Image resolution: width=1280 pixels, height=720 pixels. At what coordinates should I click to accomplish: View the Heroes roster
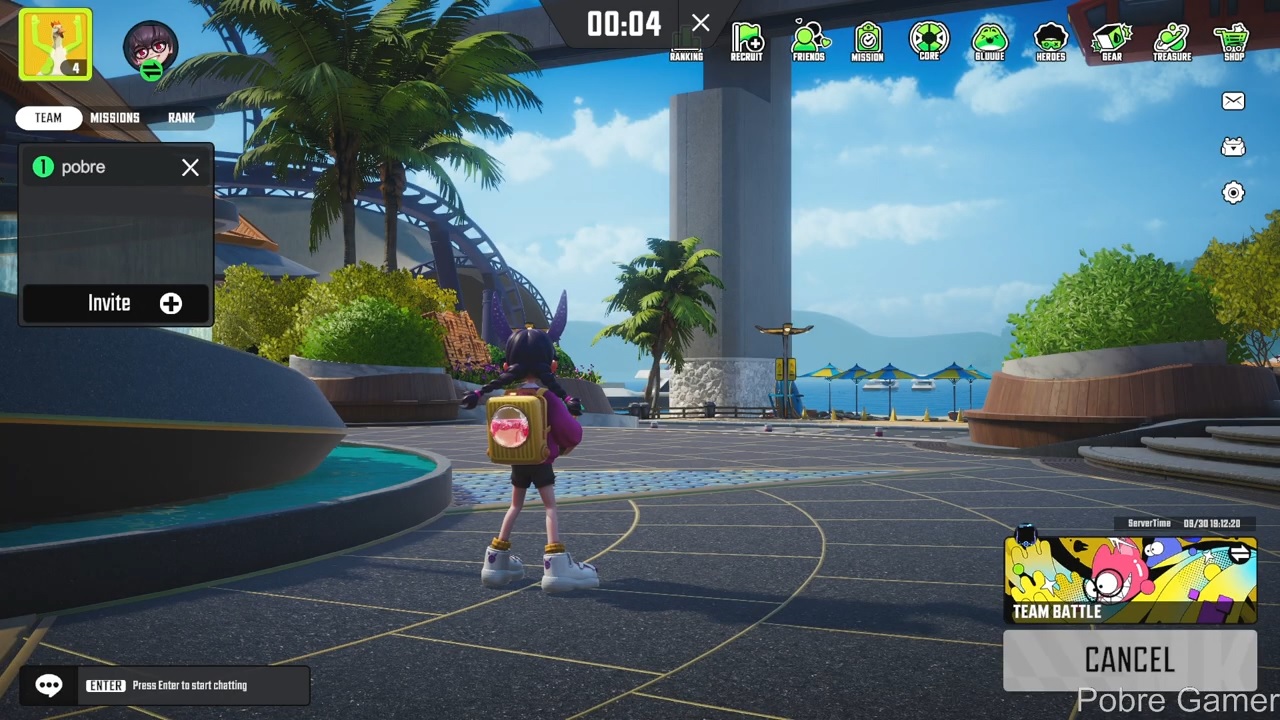click(1050, 42)
